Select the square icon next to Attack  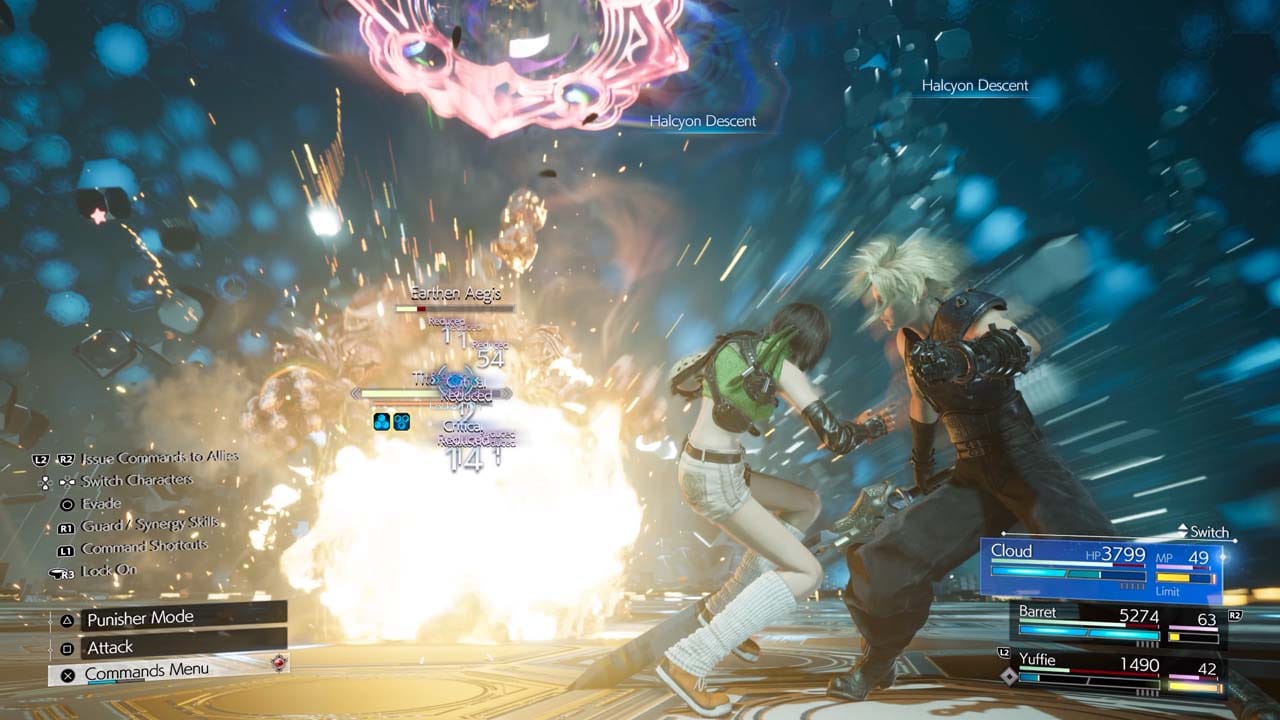pyautogui.click(x=67, y=647)
